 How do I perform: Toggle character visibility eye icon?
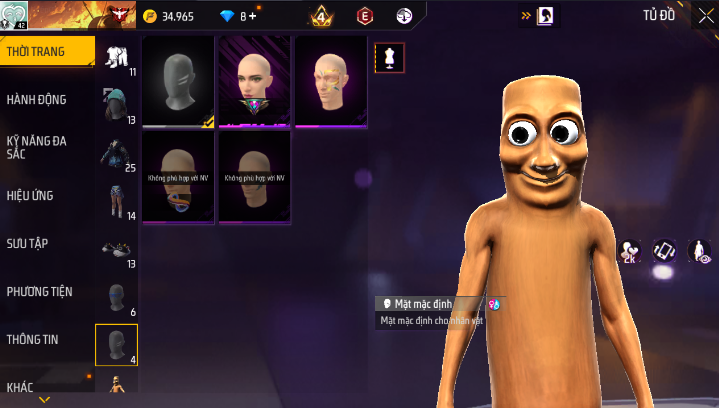(699, 252)
